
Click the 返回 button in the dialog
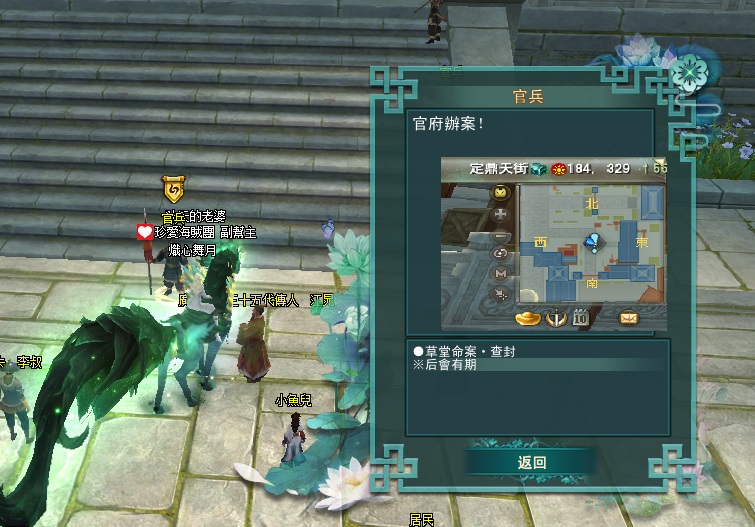[531, 462]
